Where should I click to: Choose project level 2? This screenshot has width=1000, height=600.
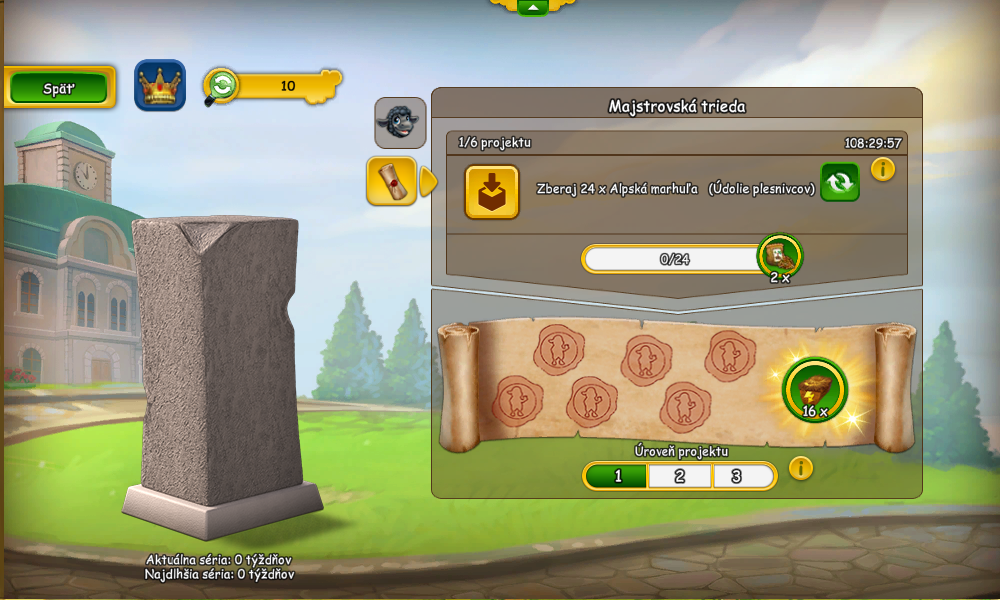[680, 476]
